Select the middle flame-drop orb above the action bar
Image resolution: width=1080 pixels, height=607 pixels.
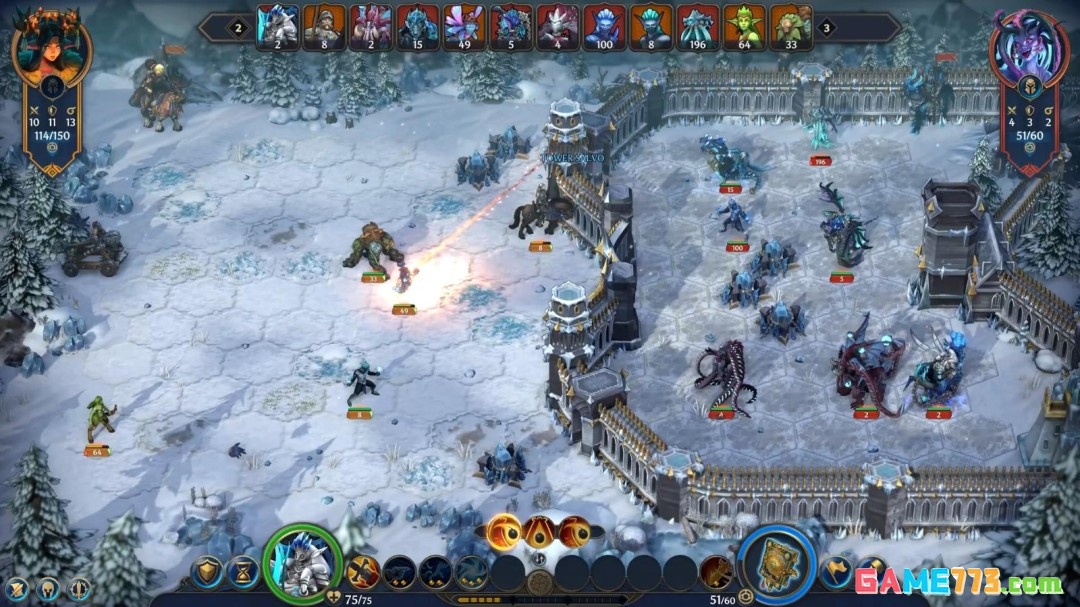pos(539,531)
